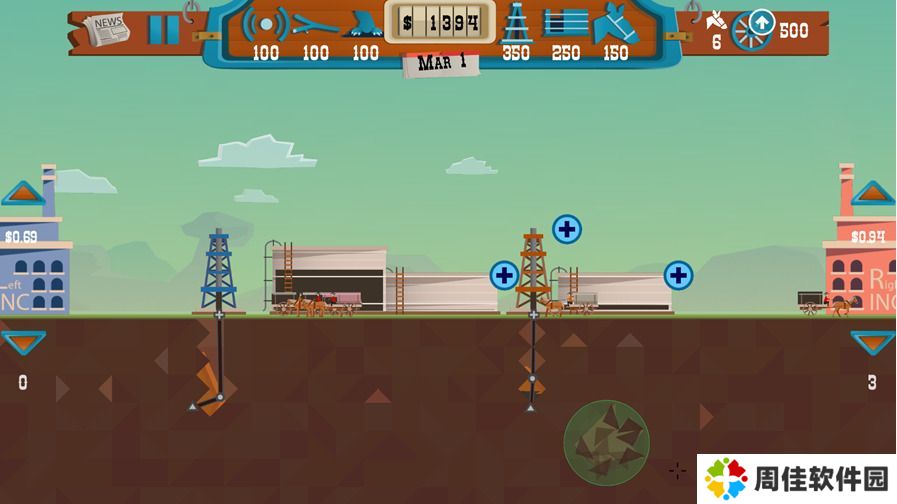Pause the game
Screen dimensions: 897x504
(x=163, y=29)
